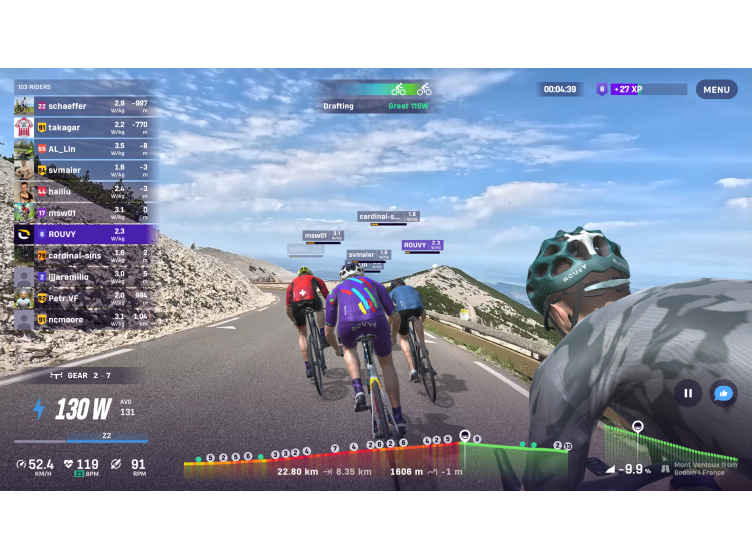
Task: Pause the ride
Action: tap(687, 393)
